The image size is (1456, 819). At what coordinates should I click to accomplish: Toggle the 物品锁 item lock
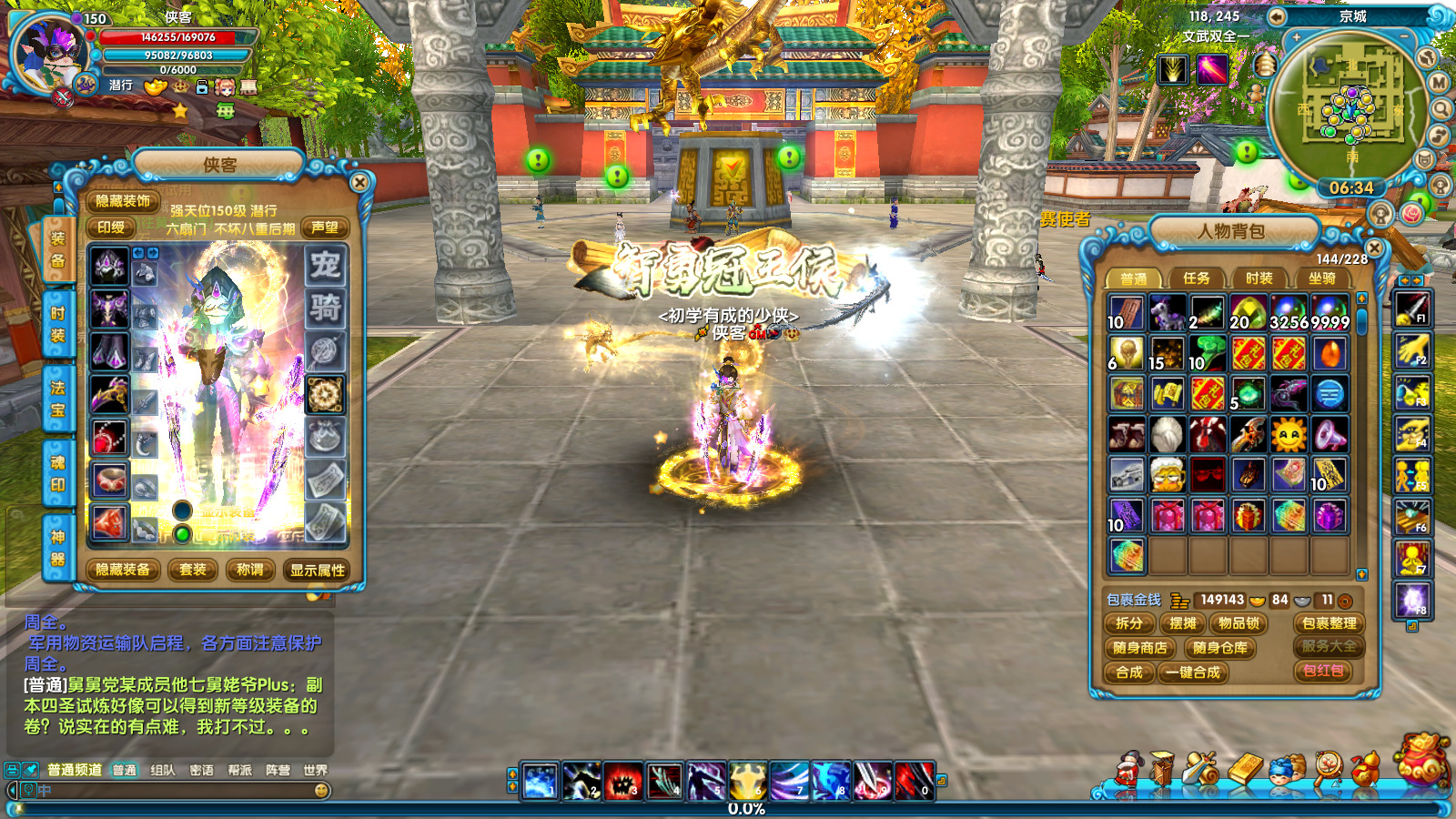click(x=1239, y=623)
